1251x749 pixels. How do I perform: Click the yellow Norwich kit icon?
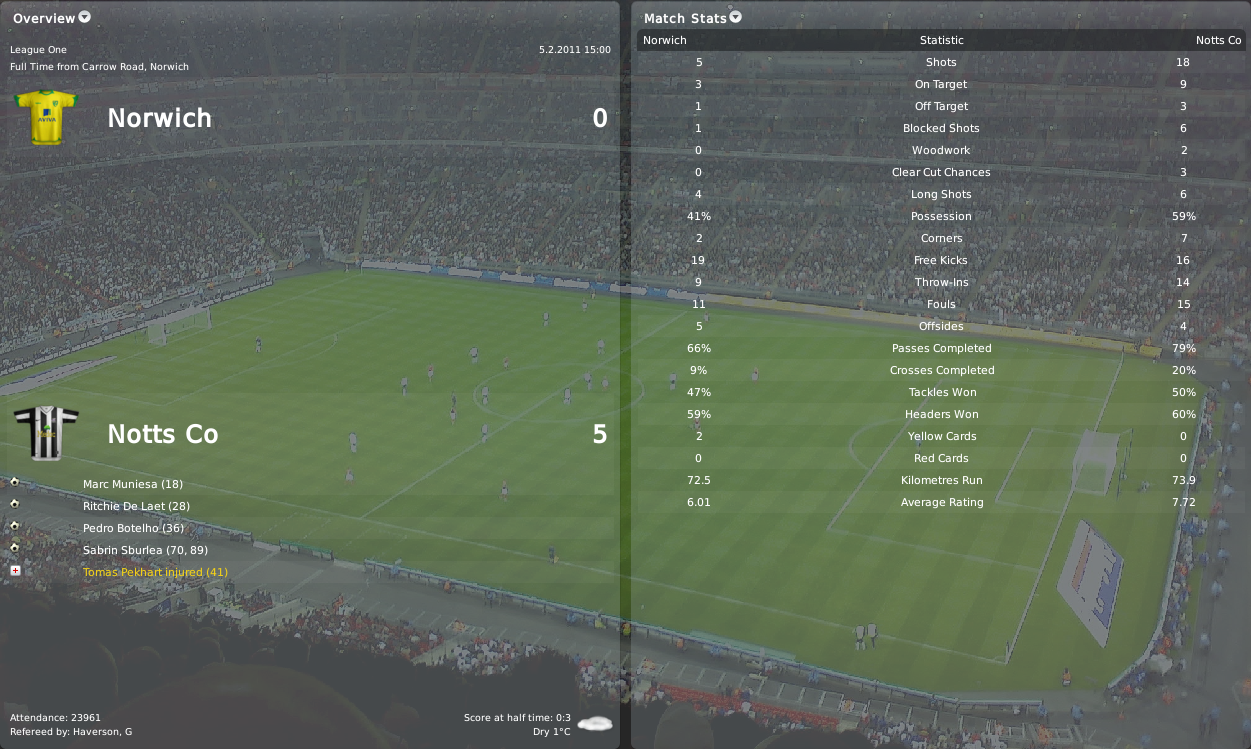(46, 117)
